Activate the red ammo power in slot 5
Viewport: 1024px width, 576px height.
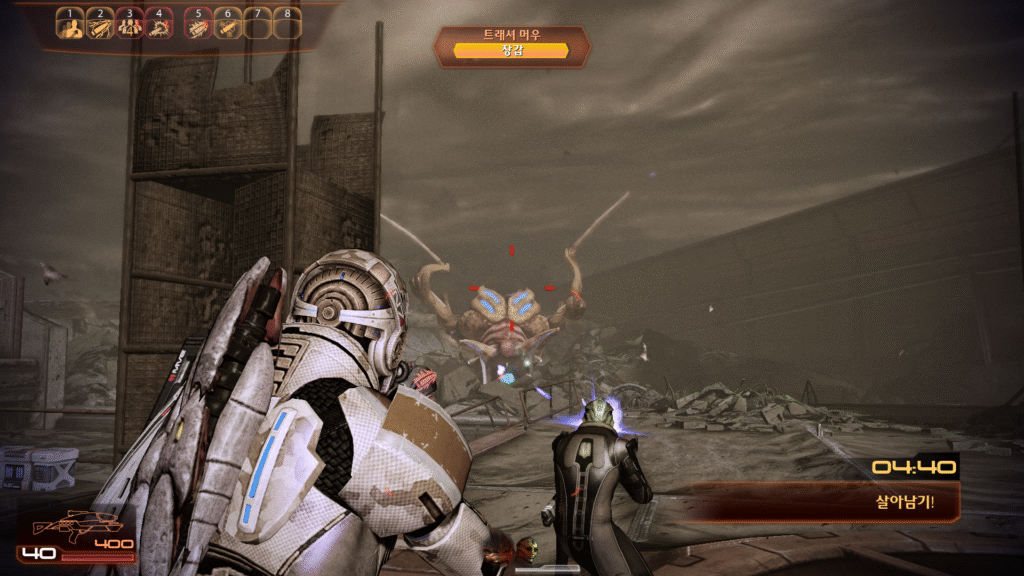(x=199, y=26)
